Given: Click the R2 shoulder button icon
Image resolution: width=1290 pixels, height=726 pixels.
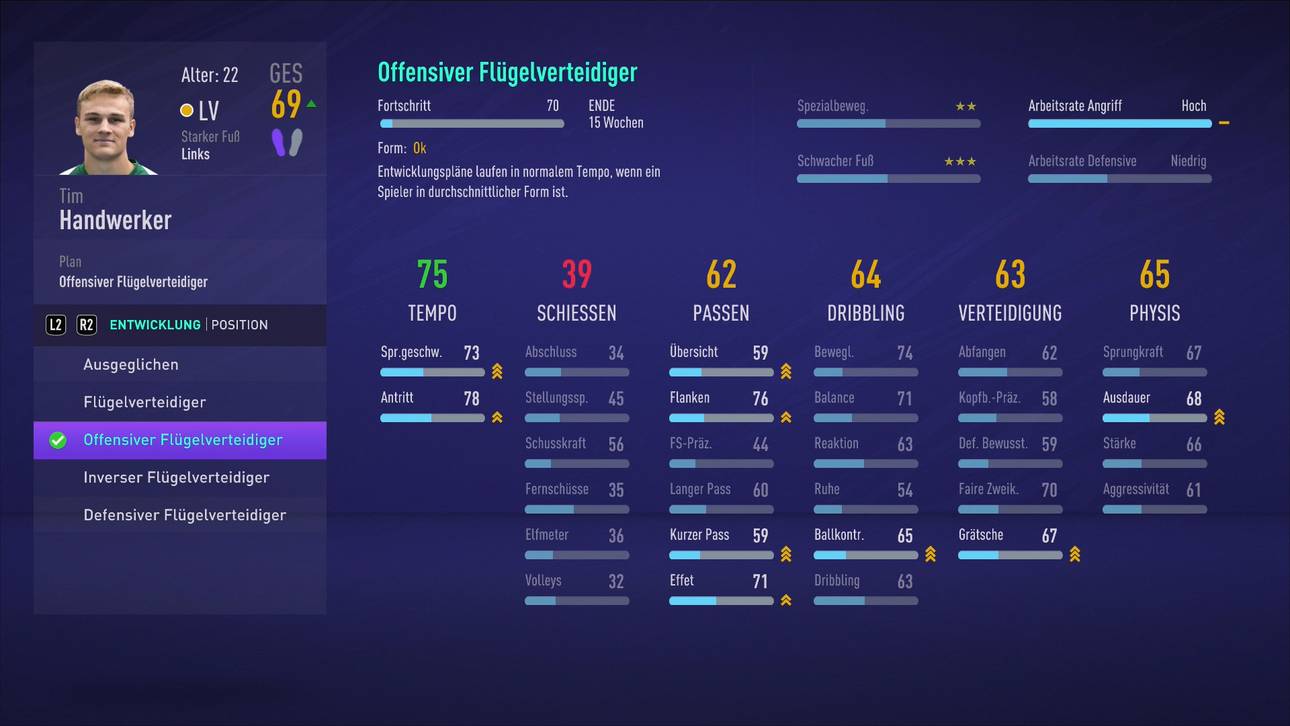Looking at the screenshot, I should click(84, 324).
